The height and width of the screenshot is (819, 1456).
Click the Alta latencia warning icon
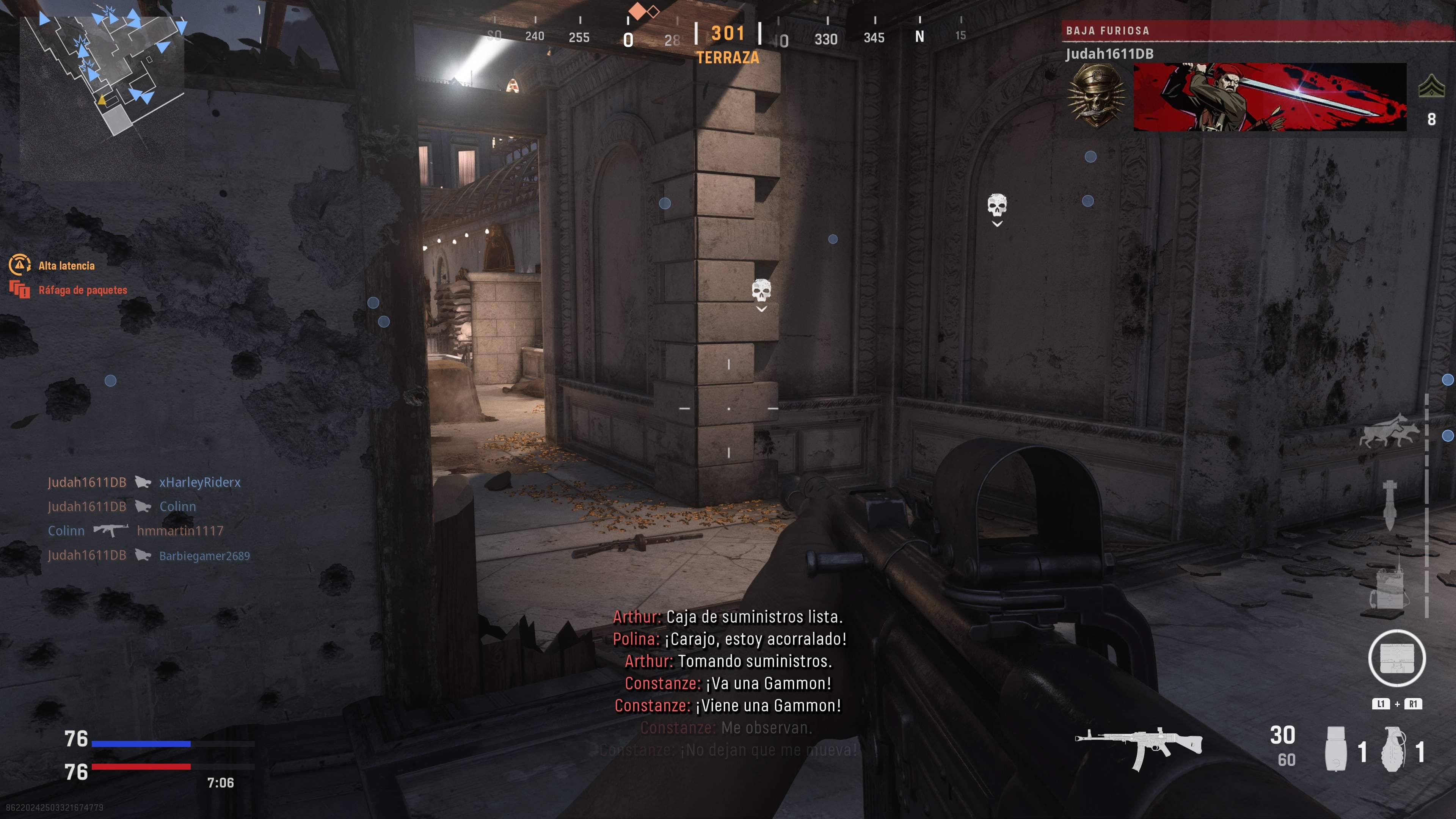tap(20, 265)
